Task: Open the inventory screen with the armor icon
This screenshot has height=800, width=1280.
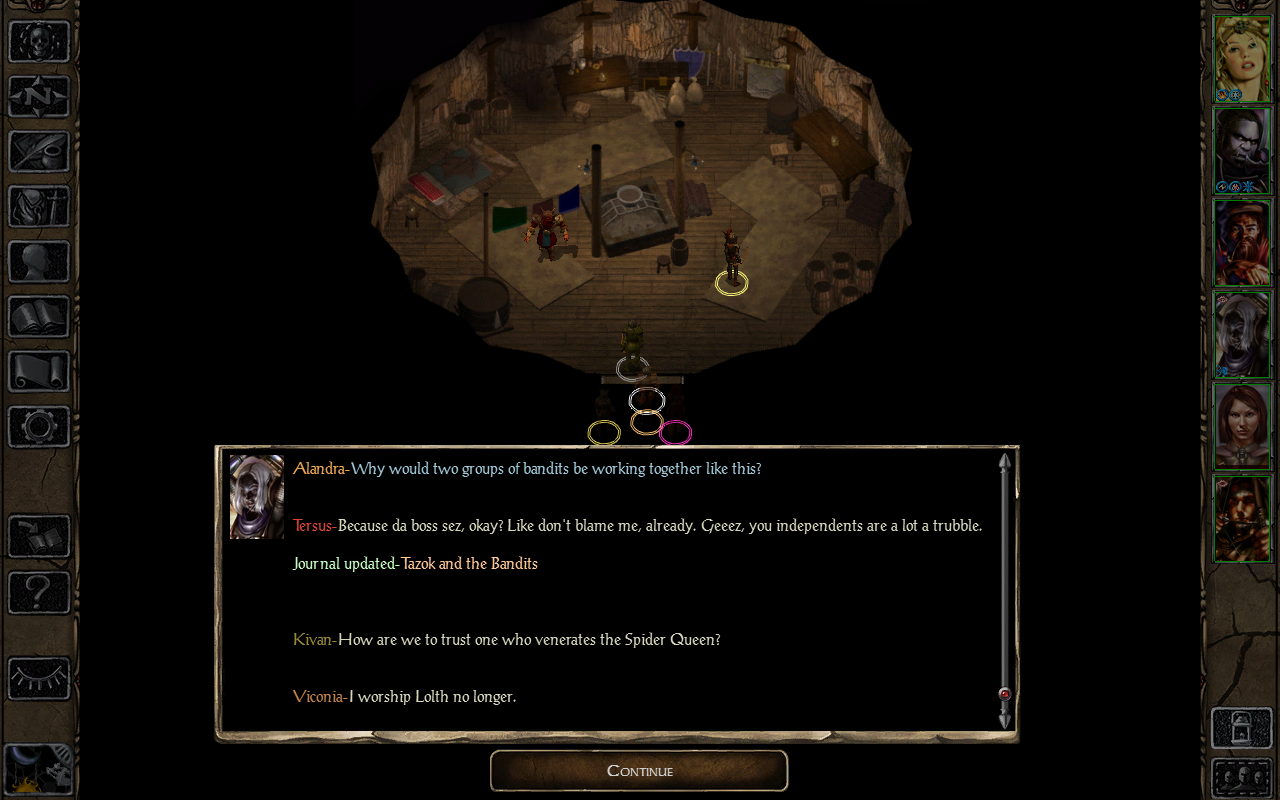Action: (39, 207)
